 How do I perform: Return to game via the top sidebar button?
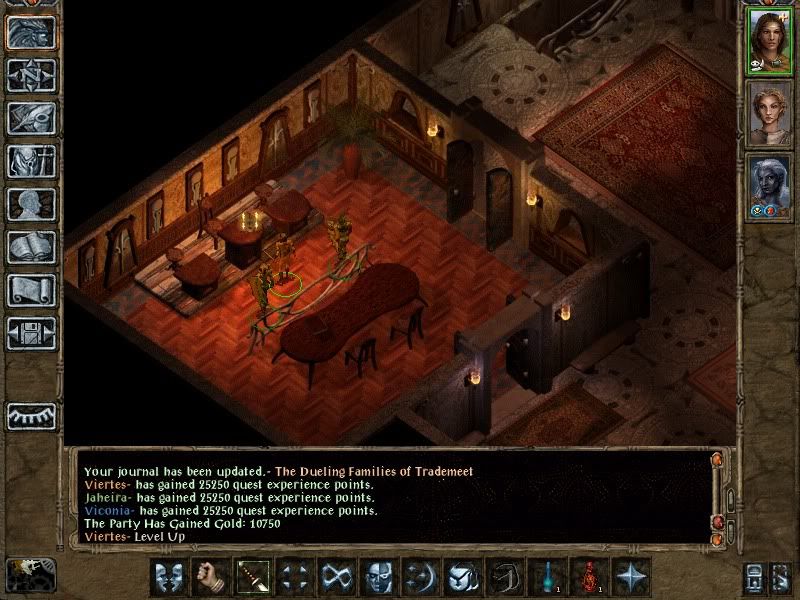(x=31, y=32)
